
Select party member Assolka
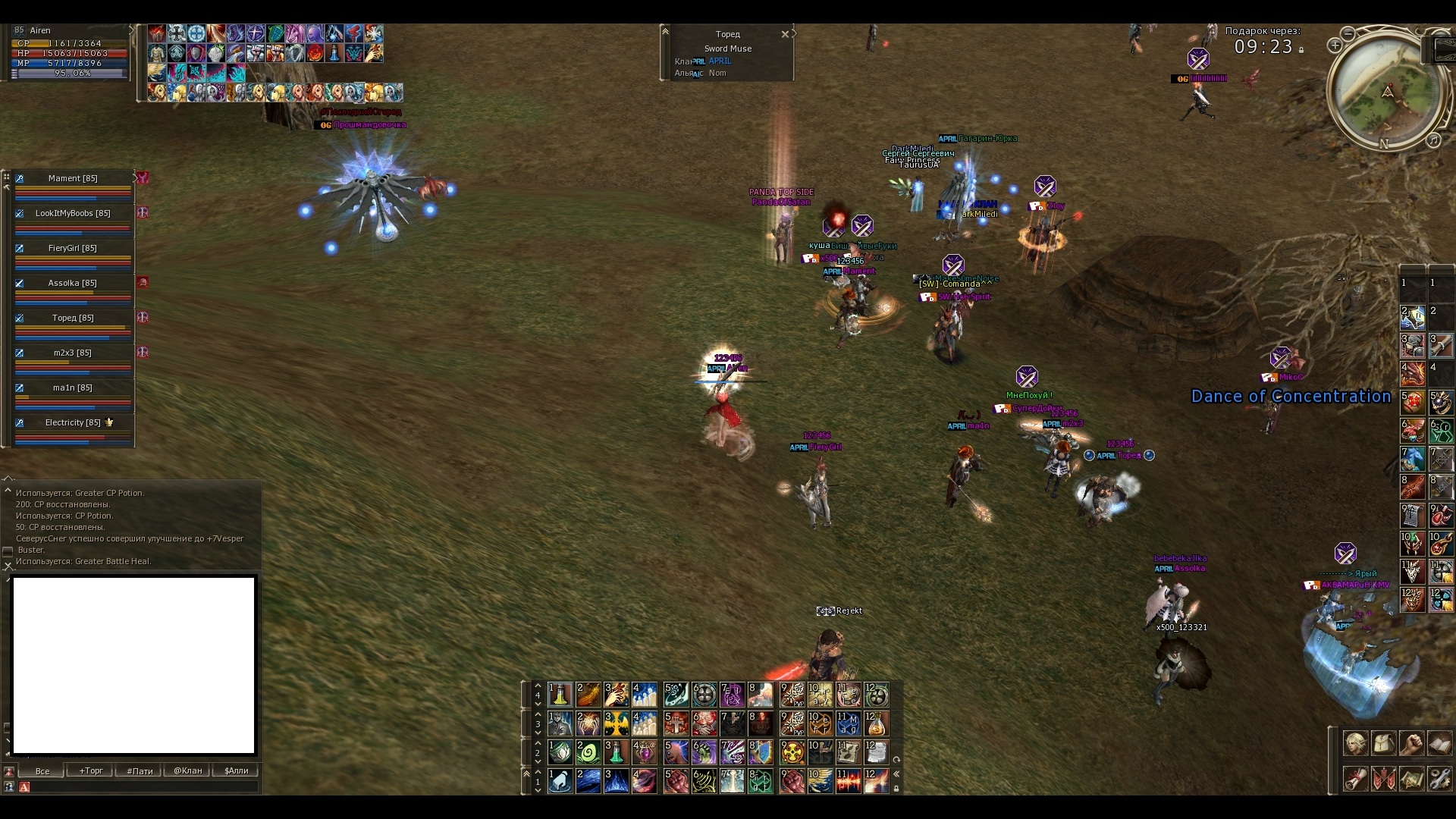[x=73, y=284]
